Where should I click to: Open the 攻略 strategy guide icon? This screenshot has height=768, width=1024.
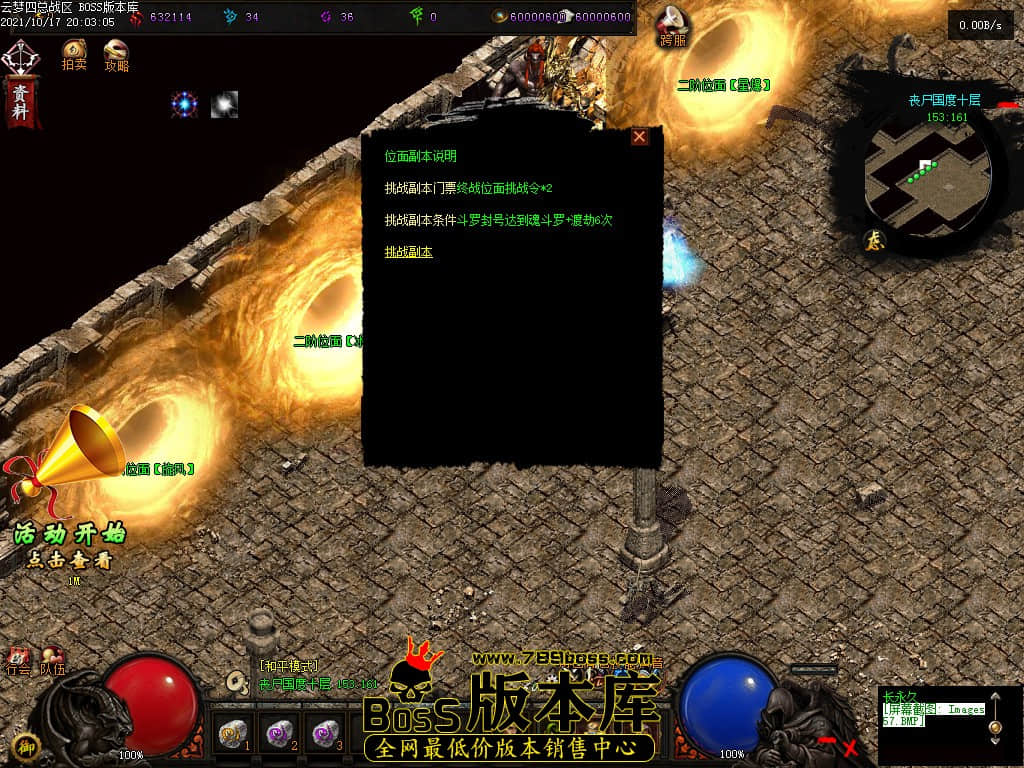[x=116, y=52]
